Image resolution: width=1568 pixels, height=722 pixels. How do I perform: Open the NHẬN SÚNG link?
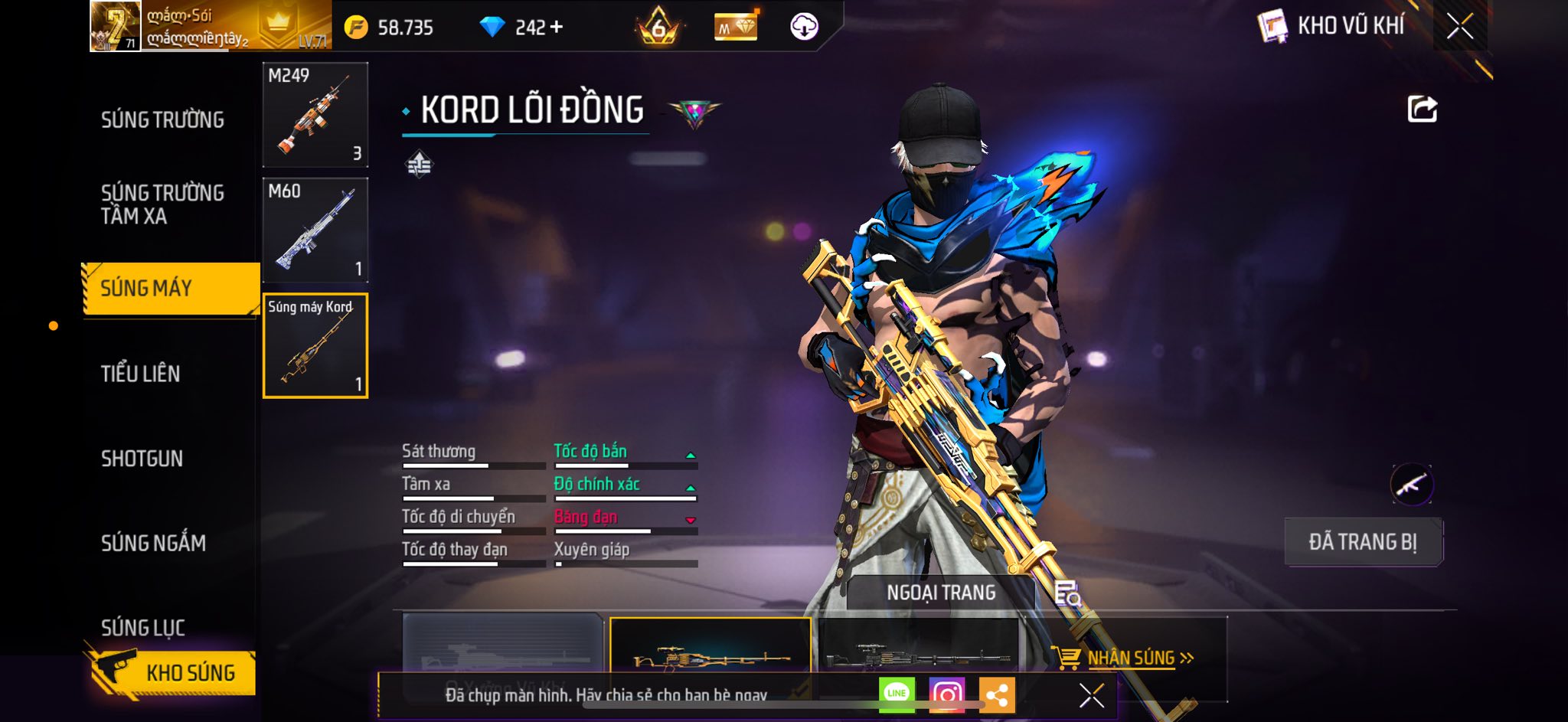click(1130, 658)
